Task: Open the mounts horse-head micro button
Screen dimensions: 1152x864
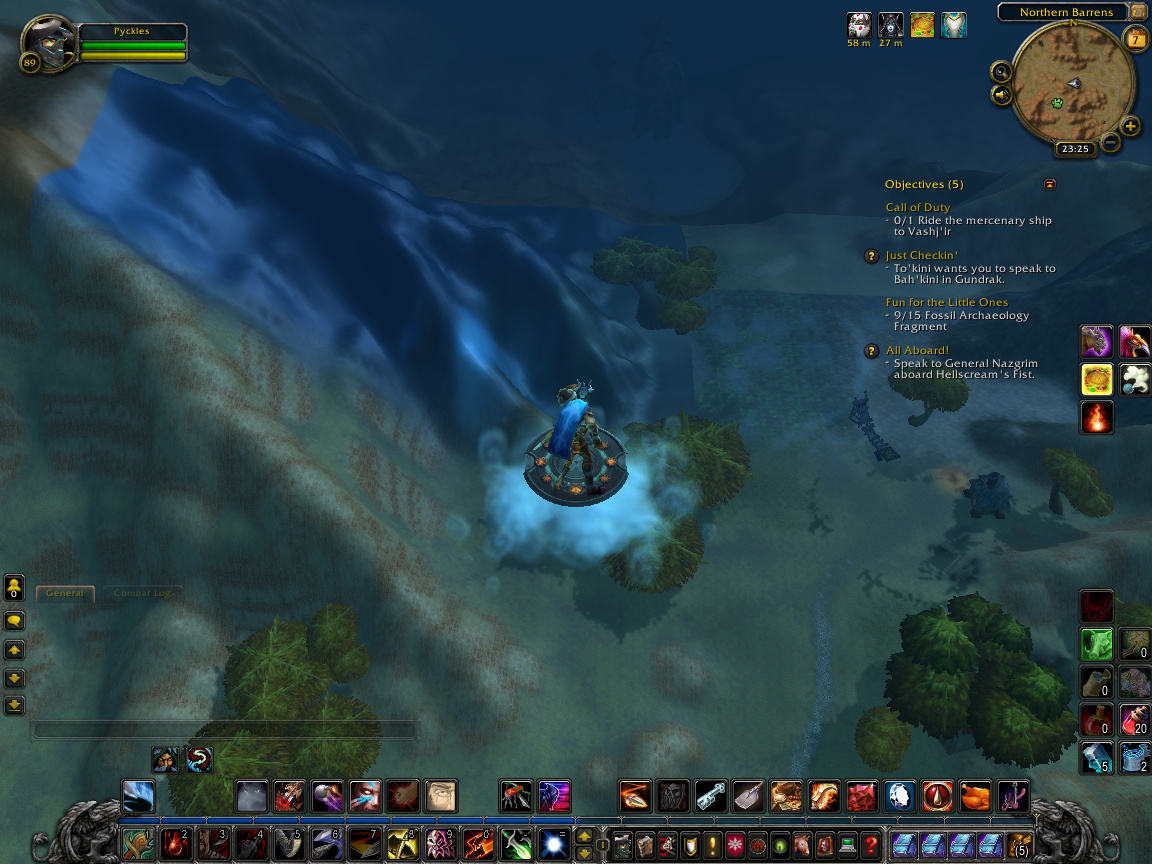Action: pyautogui.click(x=802, y=844)
